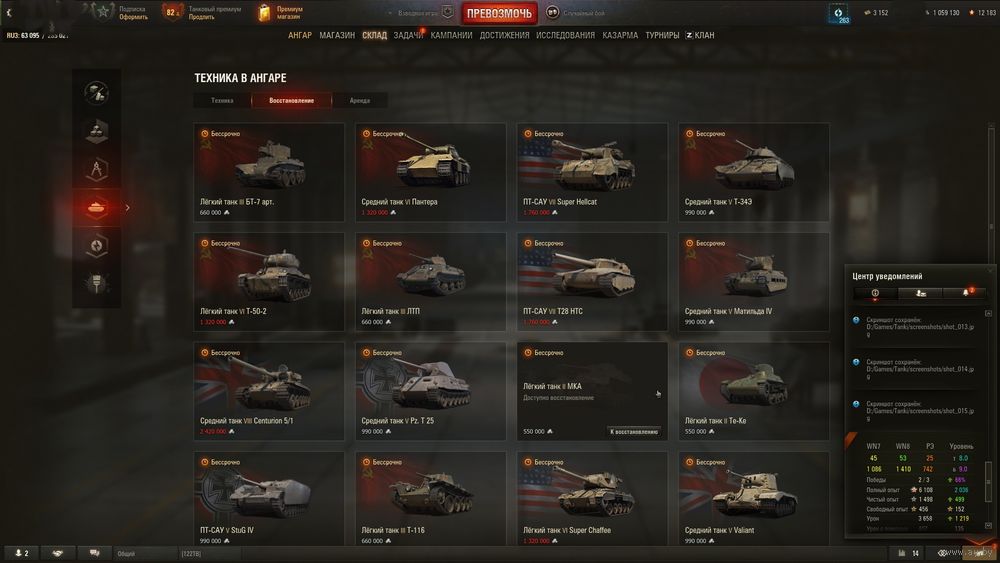Screen dimensions: 1000x563
Task: Select the Матильда IV tank card
Action: click(753, 280)
